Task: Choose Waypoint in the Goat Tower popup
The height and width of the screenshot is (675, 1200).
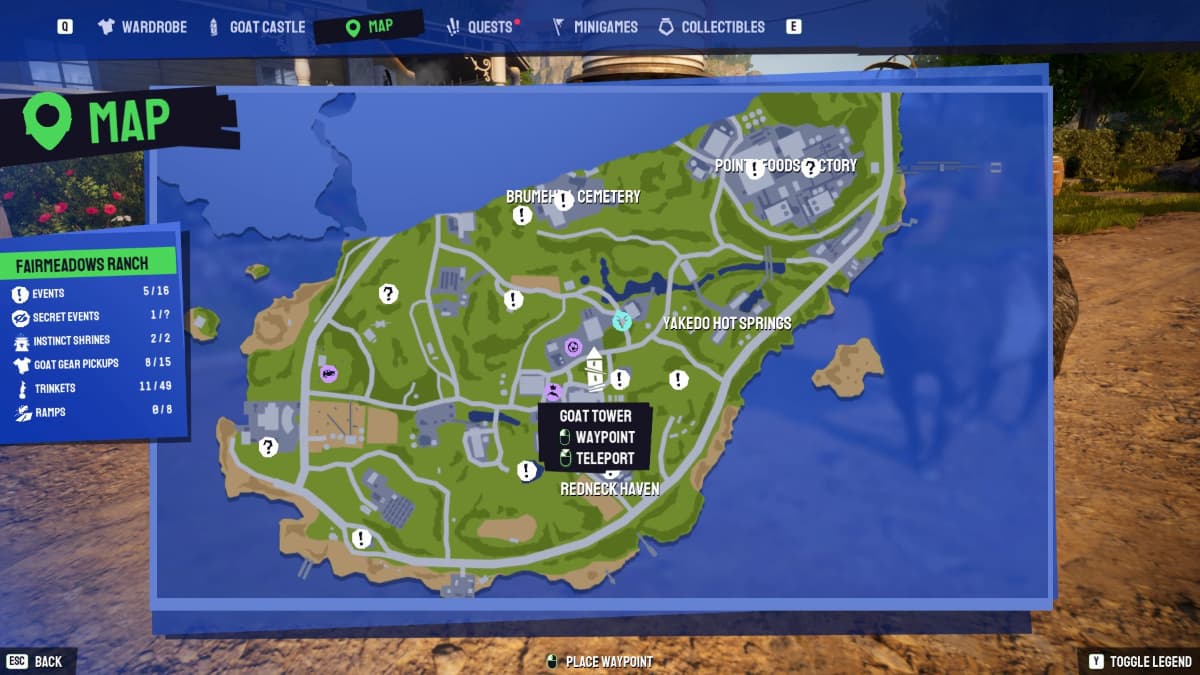Action: [596, 437]
